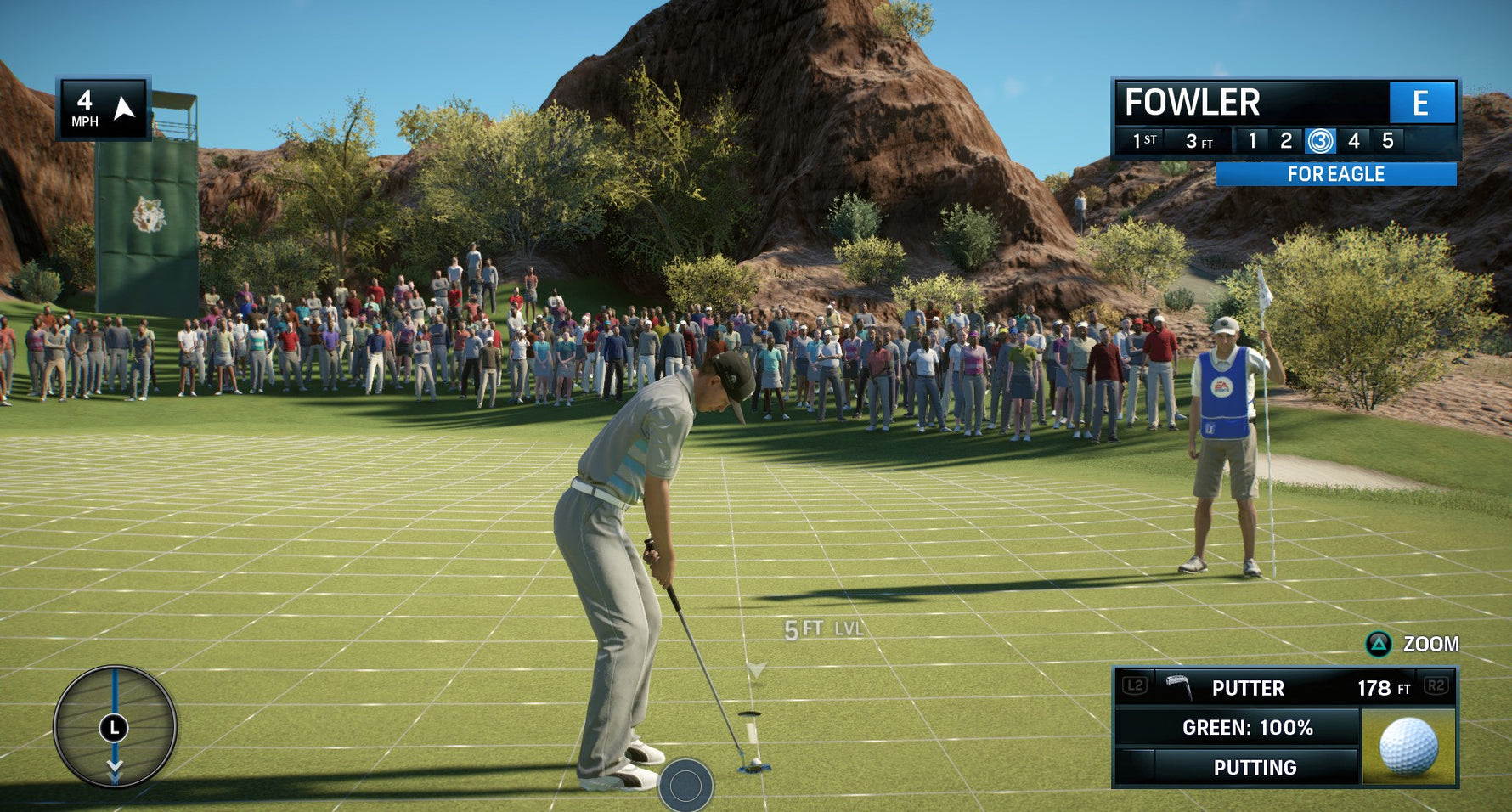
Task: Select hole 1 on the scorecard strip
Action: click(1252, 141)
